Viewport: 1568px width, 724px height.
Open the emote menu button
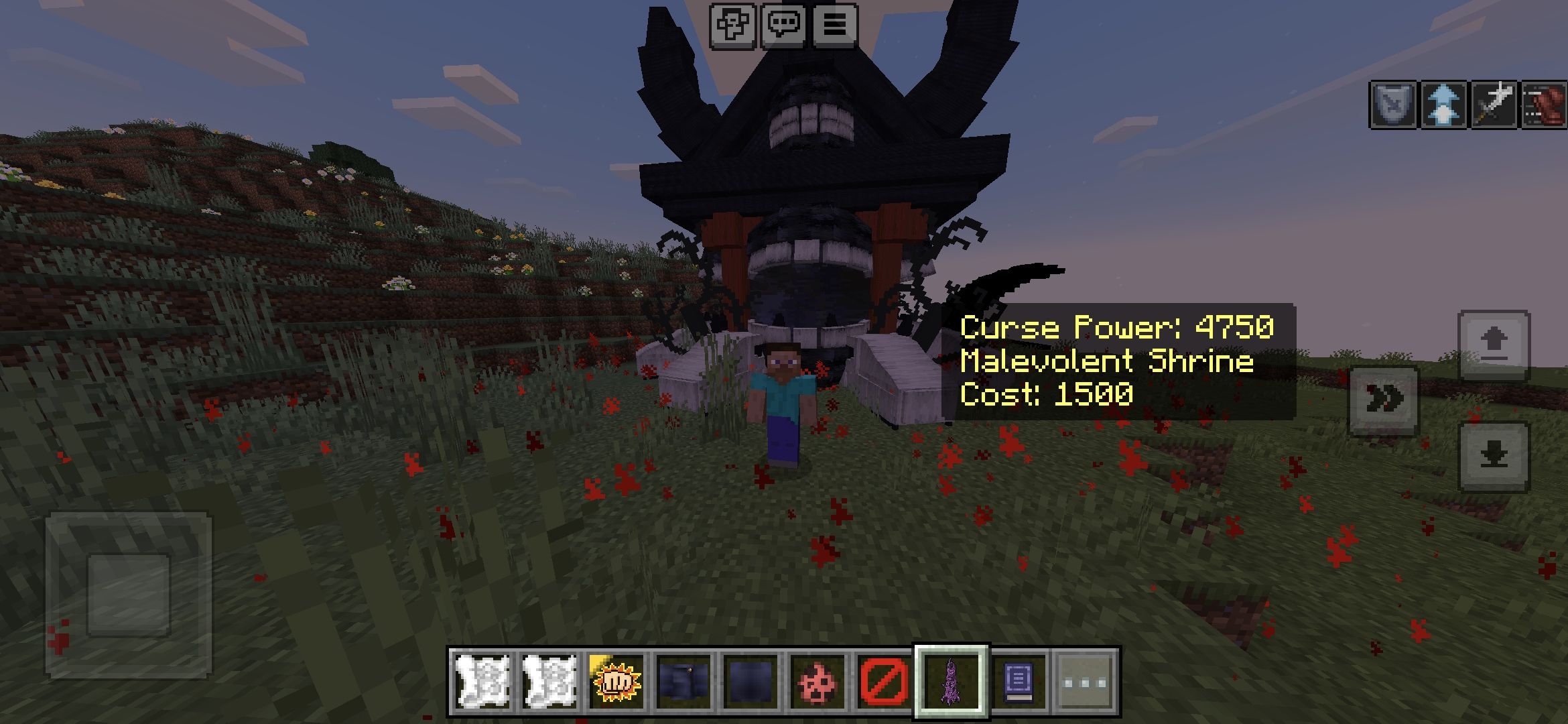coord(733,26)
